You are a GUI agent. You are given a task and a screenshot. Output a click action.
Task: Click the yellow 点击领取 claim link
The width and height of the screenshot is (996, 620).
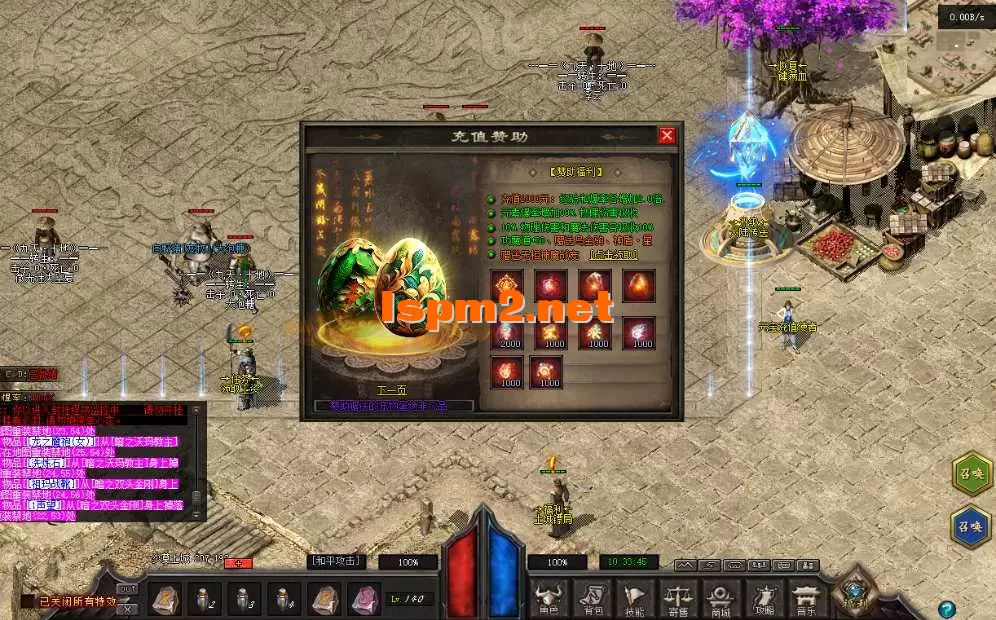(x=613, y=255)
